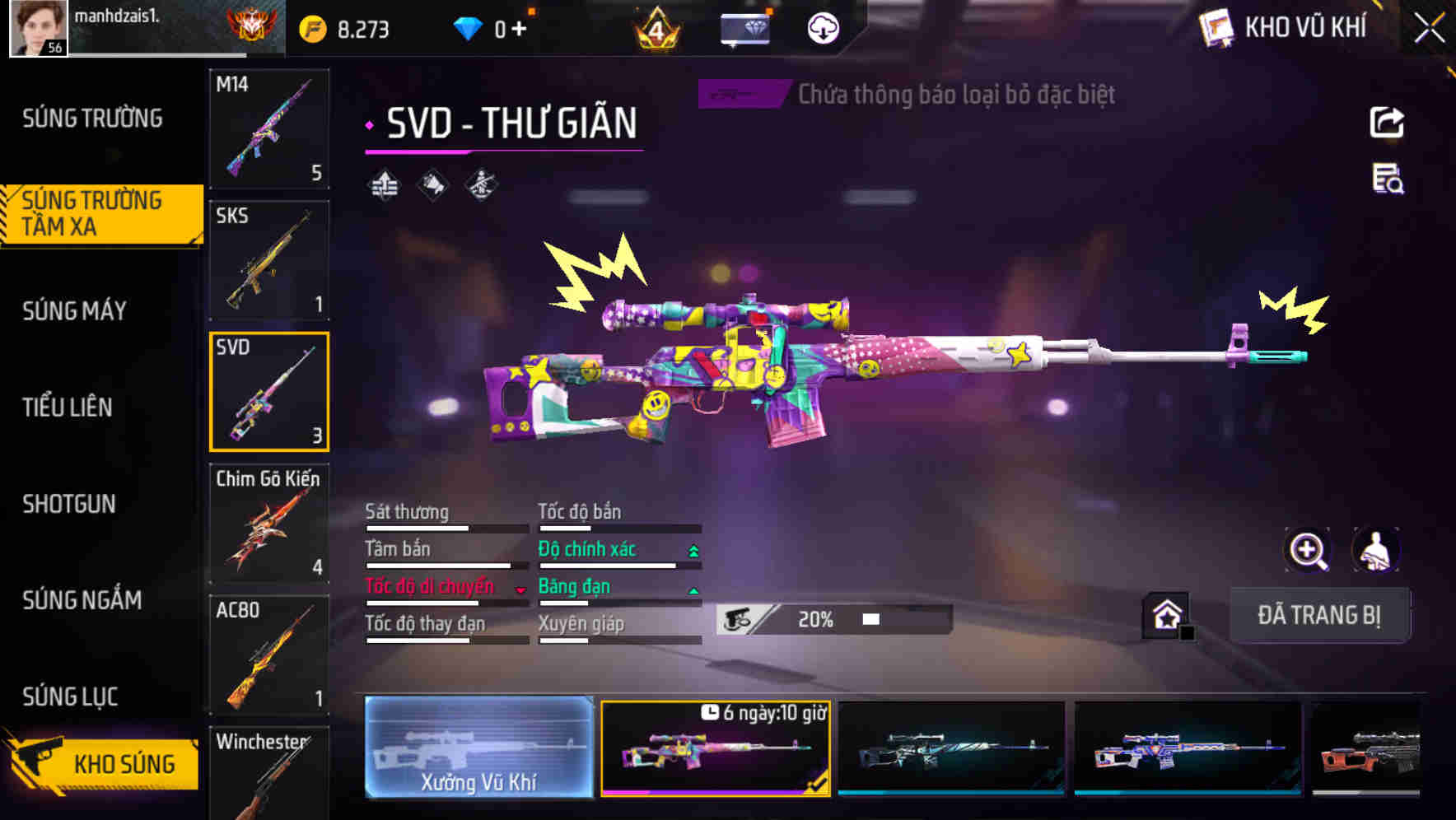The height and width of the screenshot is (820, 1456).
Task: Open the character preview icon beside the magnifier
Action: pos(1374,549)
